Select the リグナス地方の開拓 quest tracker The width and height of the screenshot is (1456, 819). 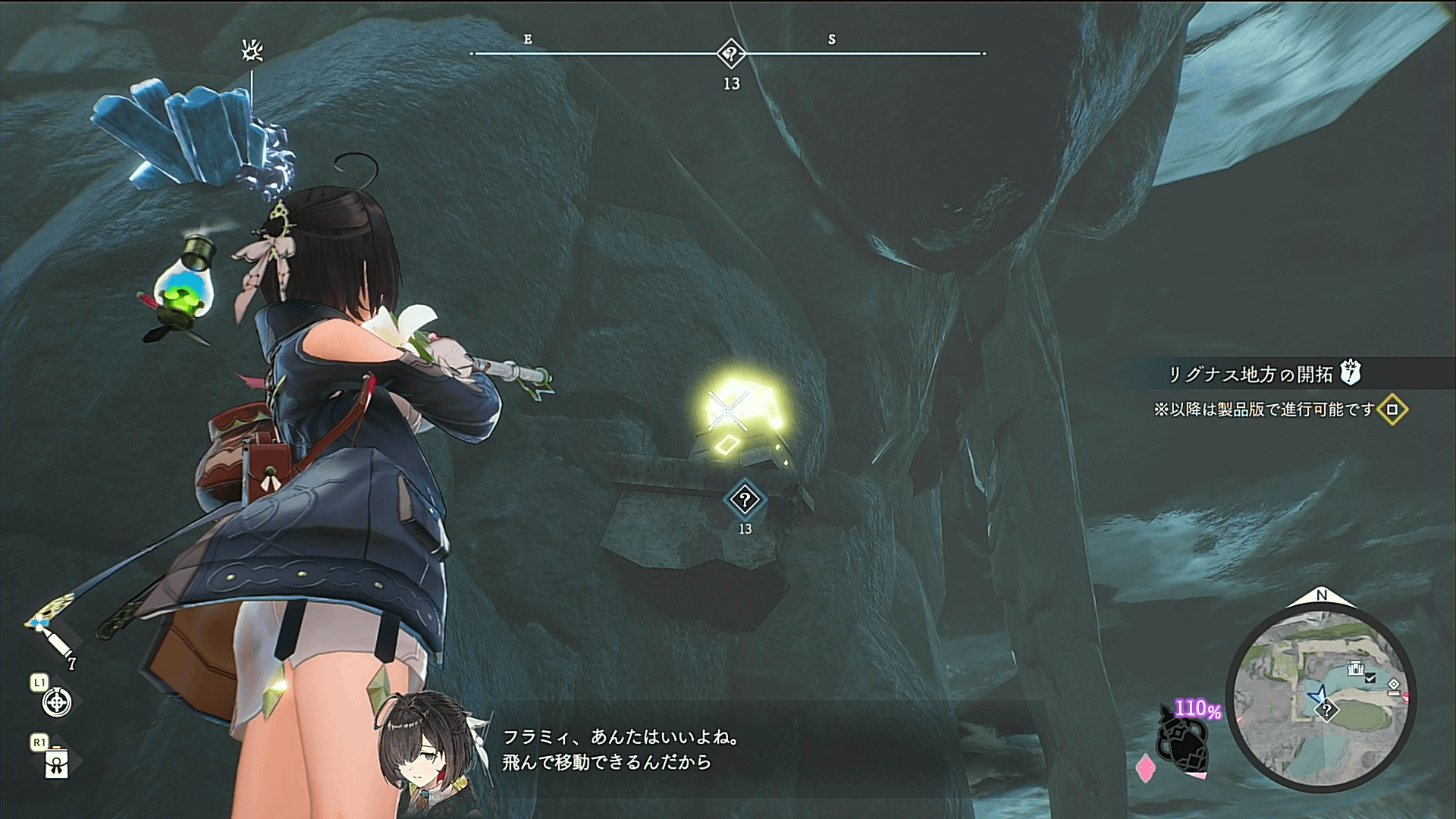point(1250,375)
